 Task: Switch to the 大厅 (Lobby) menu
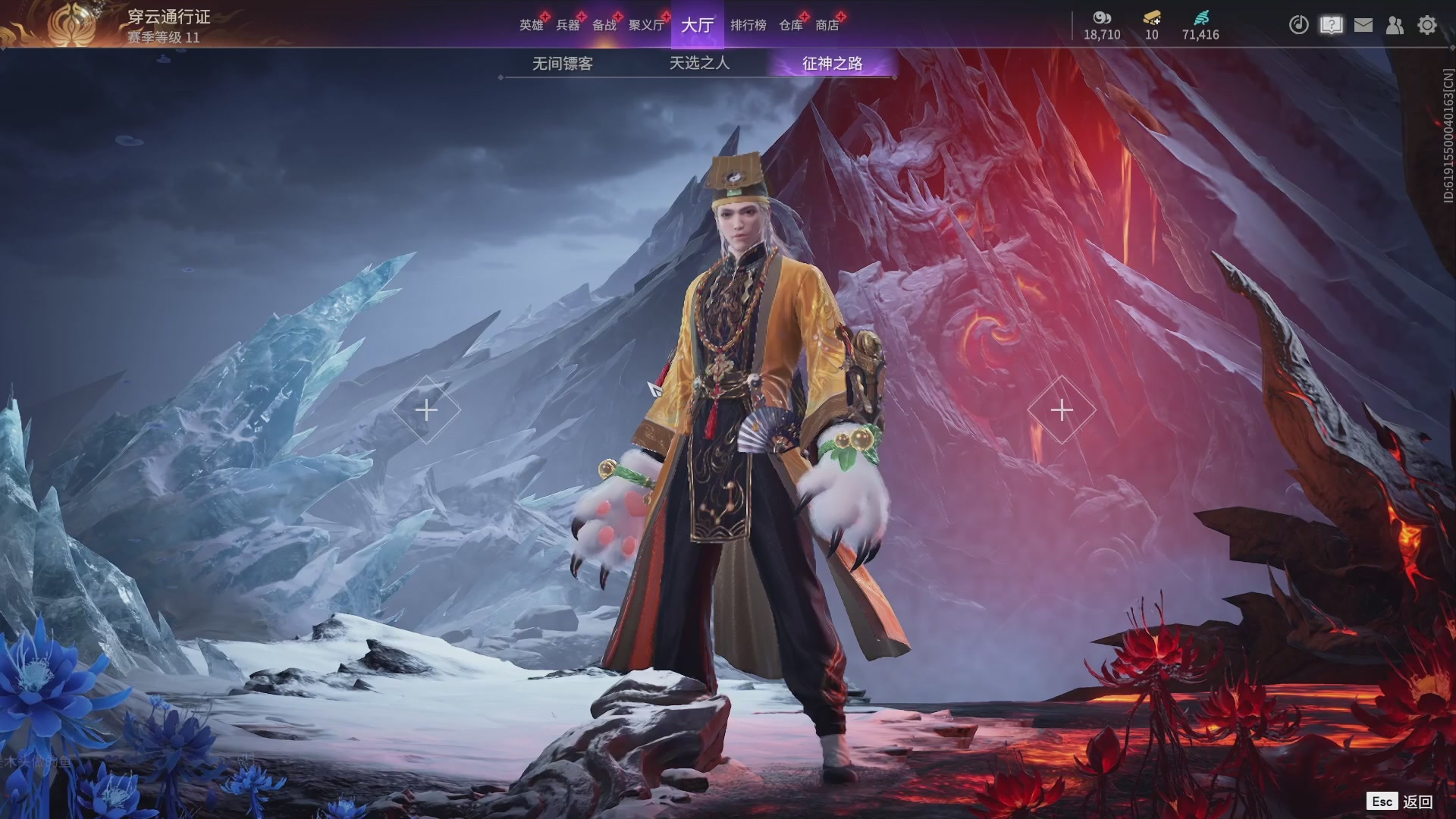tap(697, 25)
